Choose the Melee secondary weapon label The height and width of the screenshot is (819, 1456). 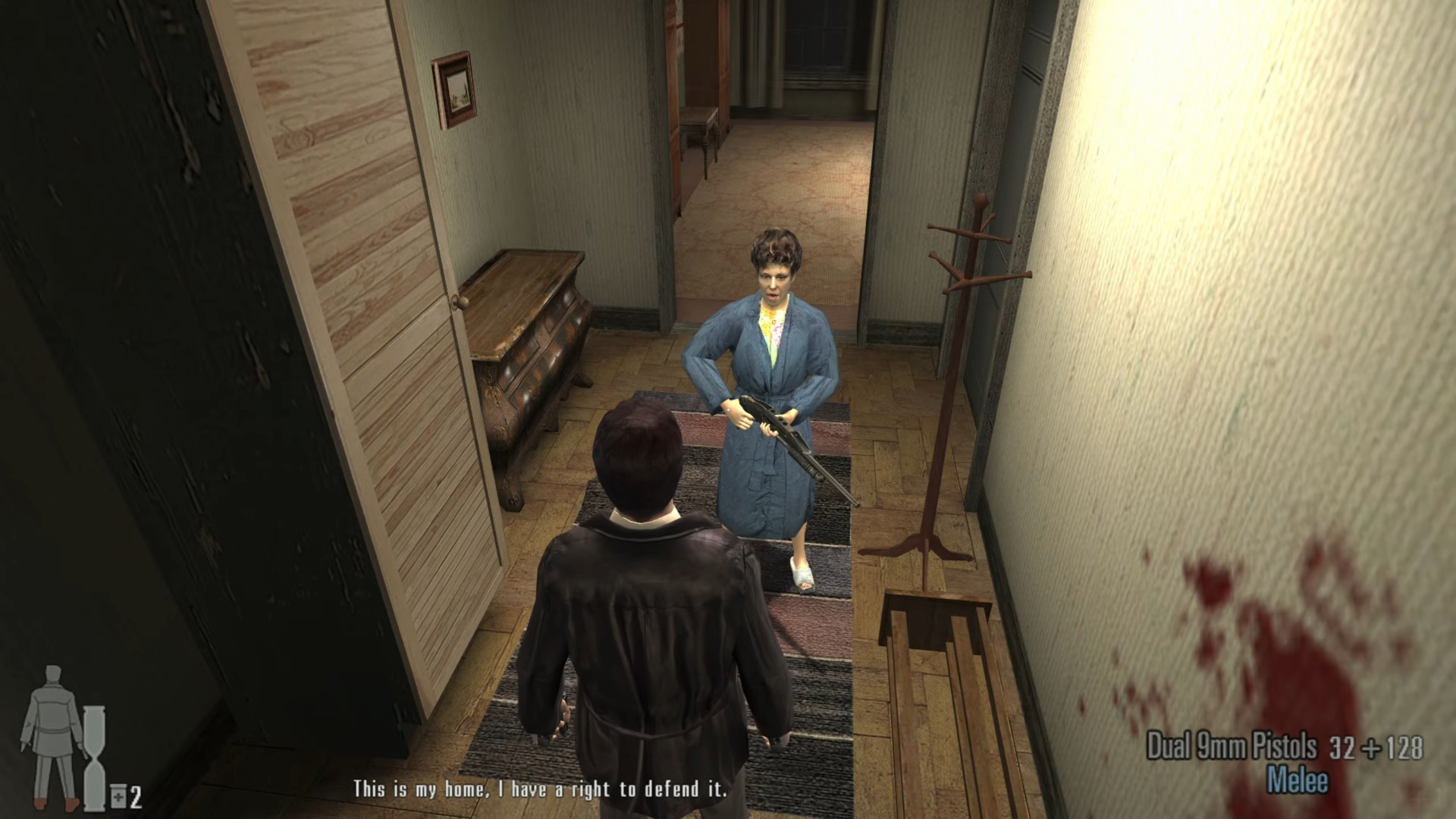coord(1297,781)
